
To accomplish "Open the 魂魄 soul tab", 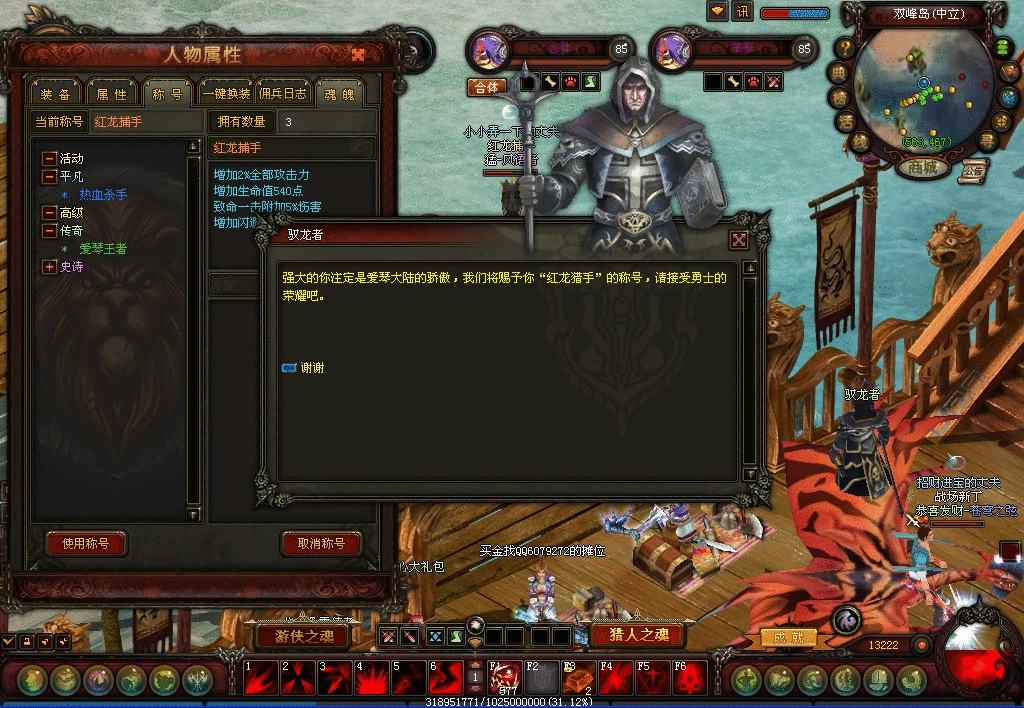I will (x=339, y=94).
